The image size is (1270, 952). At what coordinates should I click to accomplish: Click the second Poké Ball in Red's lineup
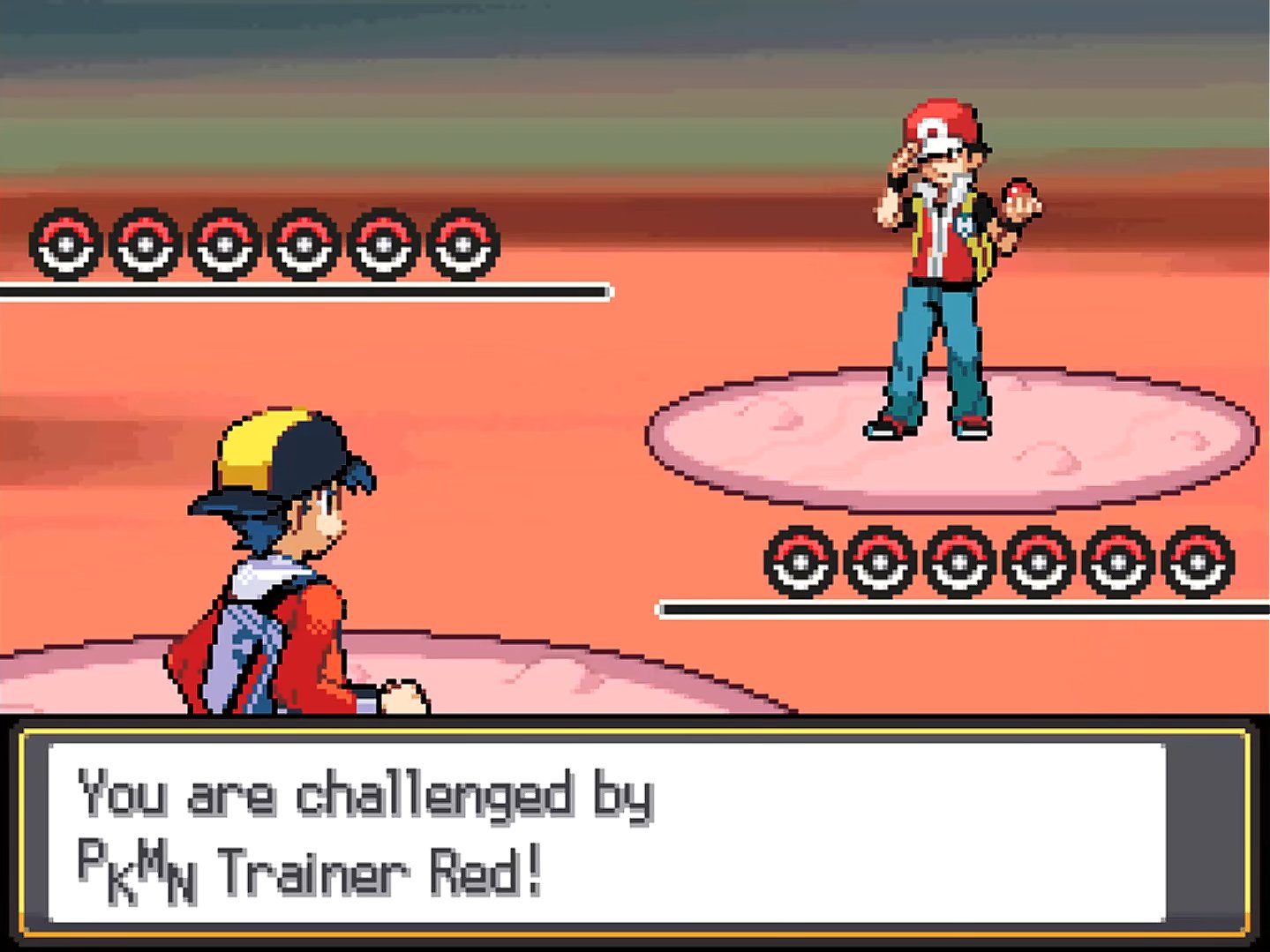[x=878, y=561]
